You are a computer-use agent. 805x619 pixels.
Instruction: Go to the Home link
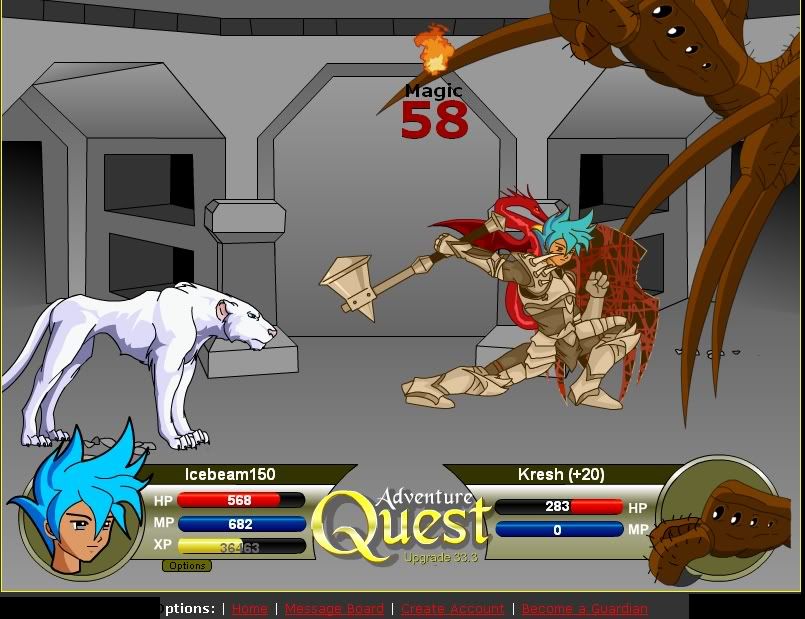coord(250,609)
